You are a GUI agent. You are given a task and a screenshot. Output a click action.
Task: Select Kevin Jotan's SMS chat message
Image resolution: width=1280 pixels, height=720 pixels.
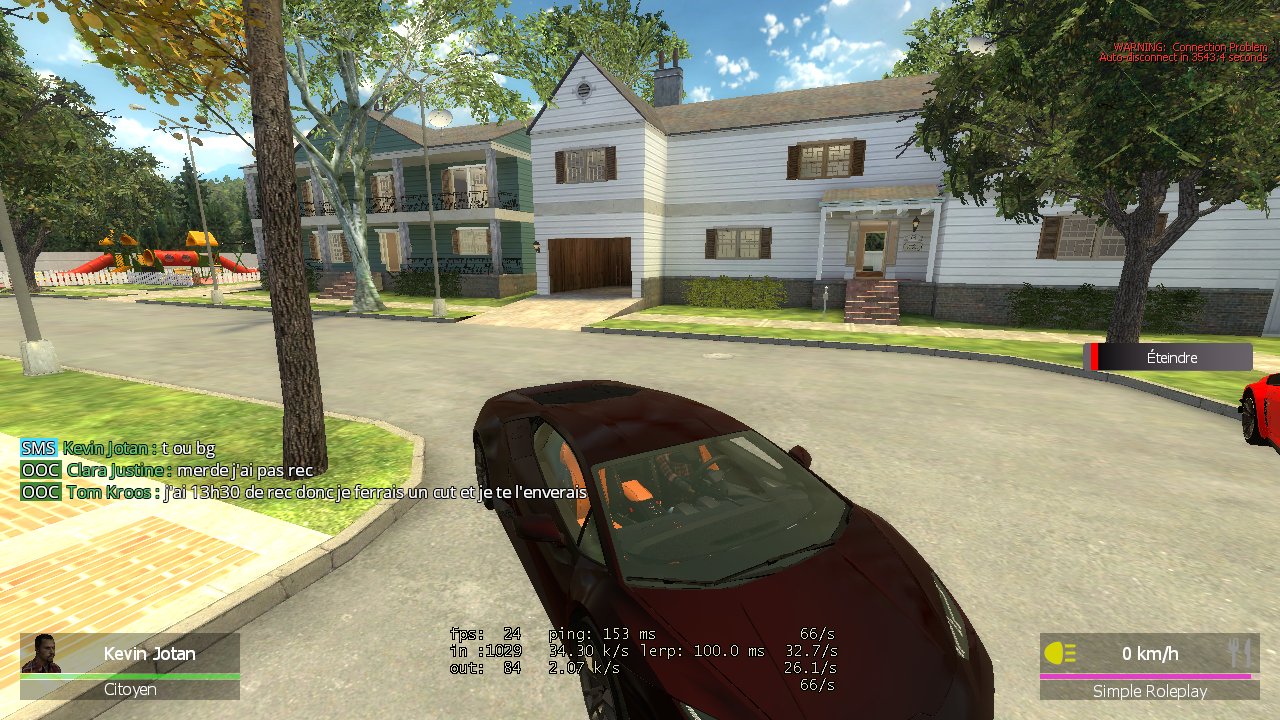coord(138,448)
